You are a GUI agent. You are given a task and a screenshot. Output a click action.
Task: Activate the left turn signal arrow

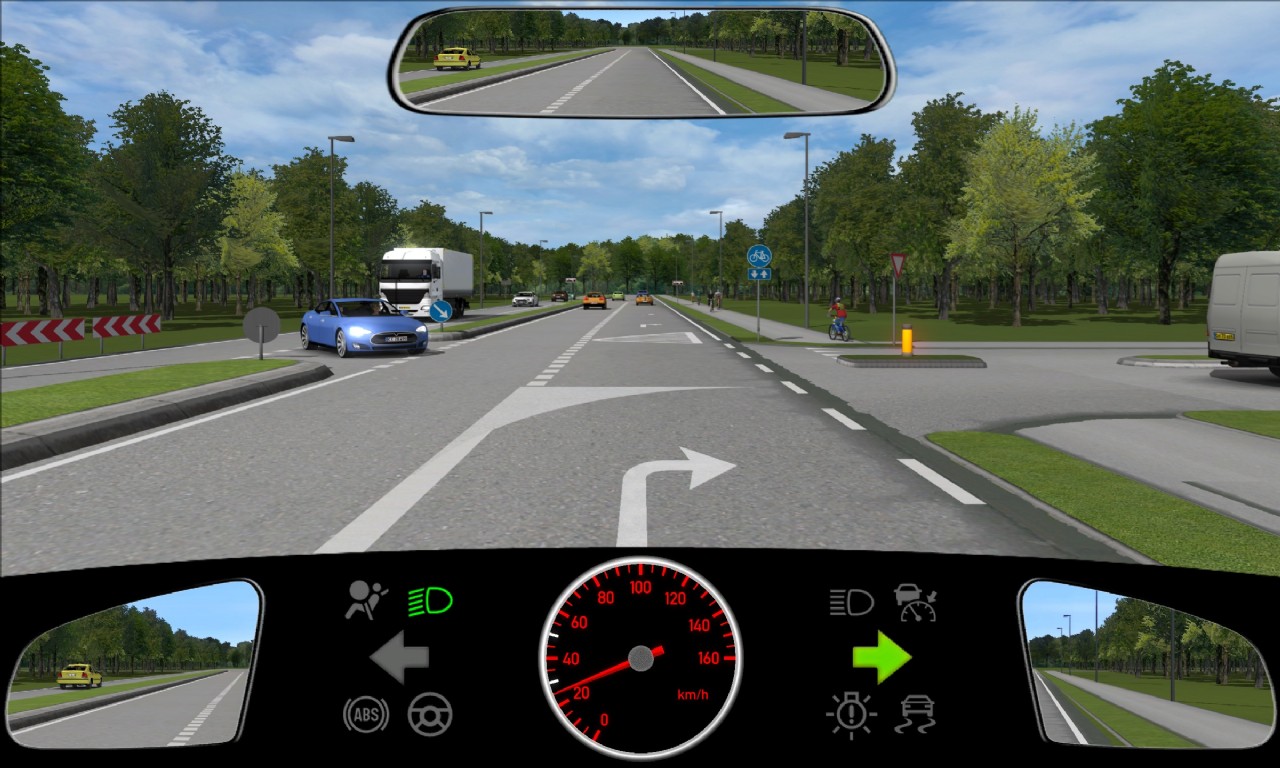coord(399,657)
